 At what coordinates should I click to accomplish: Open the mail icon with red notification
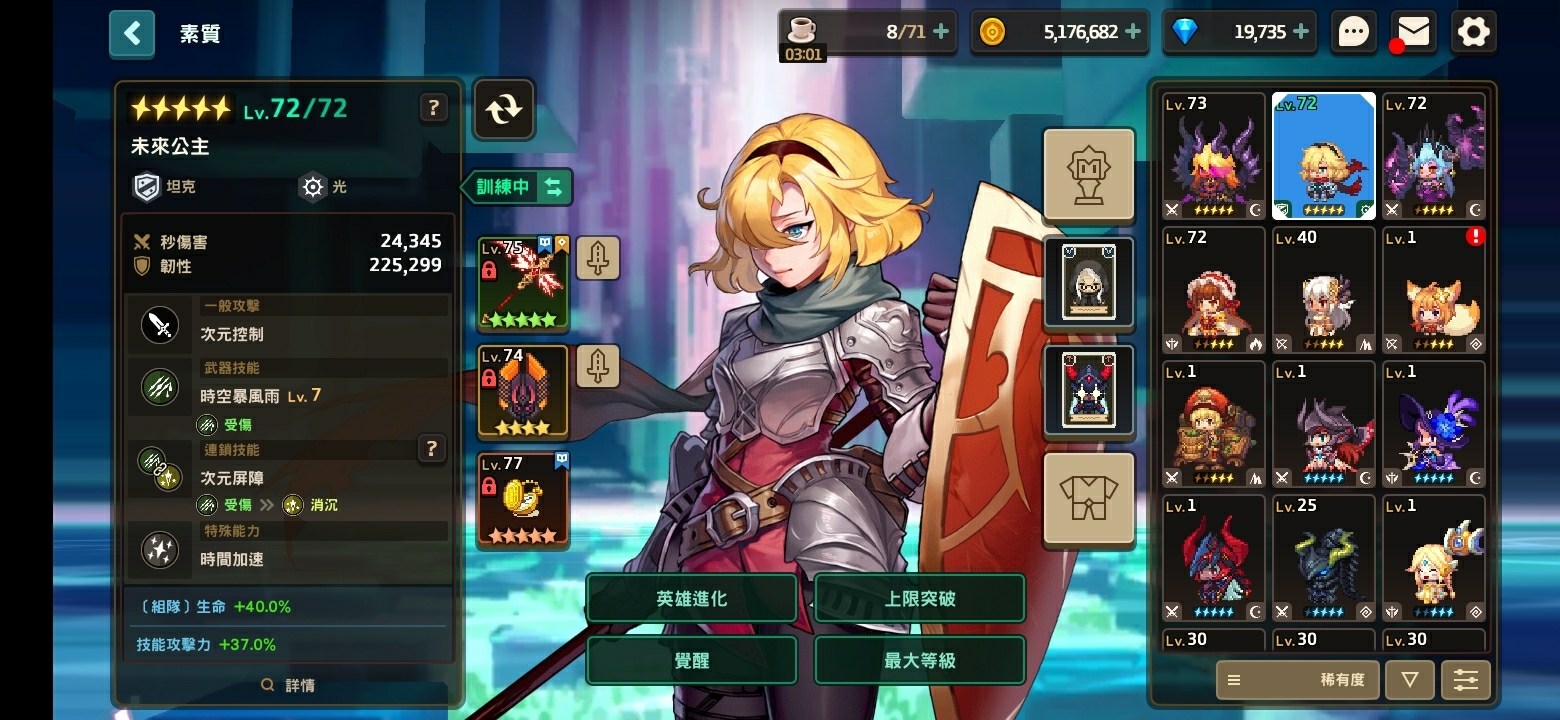pyautogui.click(x=1412, y=31)
